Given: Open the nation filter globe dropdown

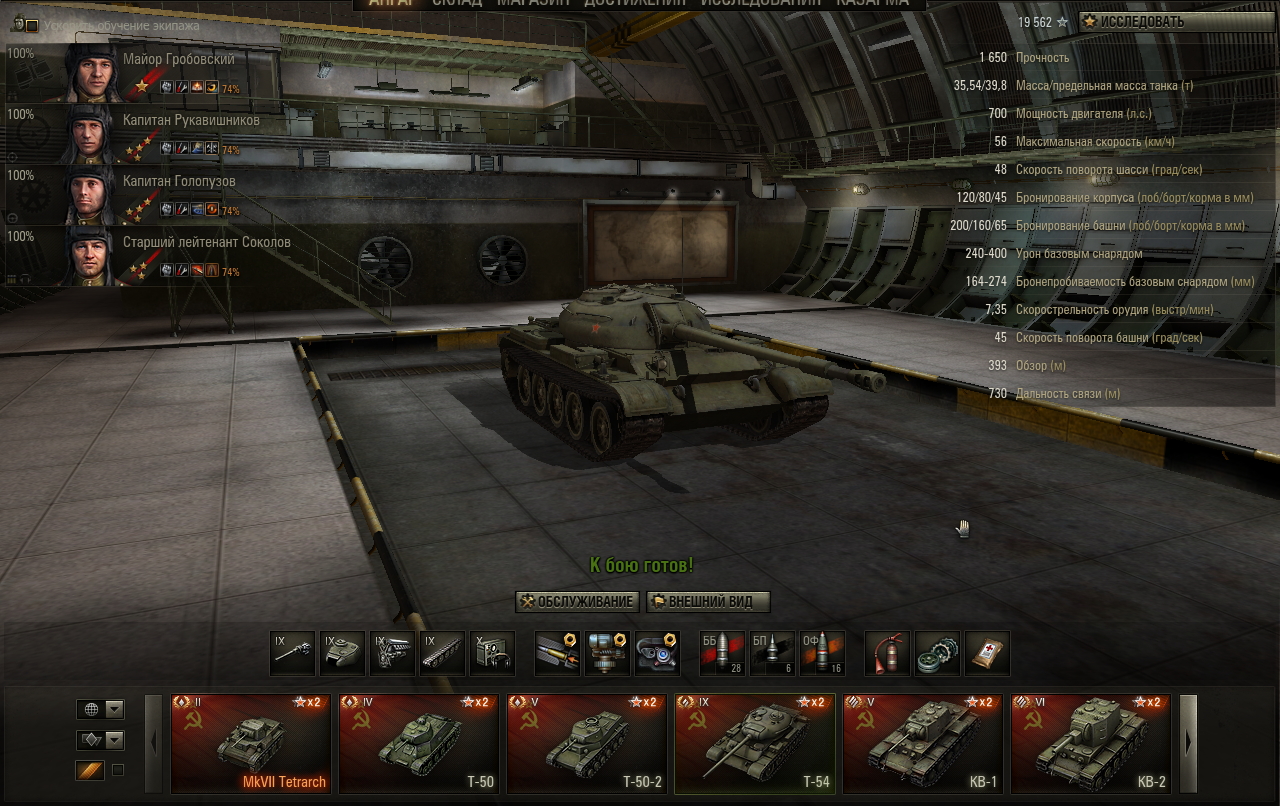Looking at the screenshot, I should coord(100,709).
